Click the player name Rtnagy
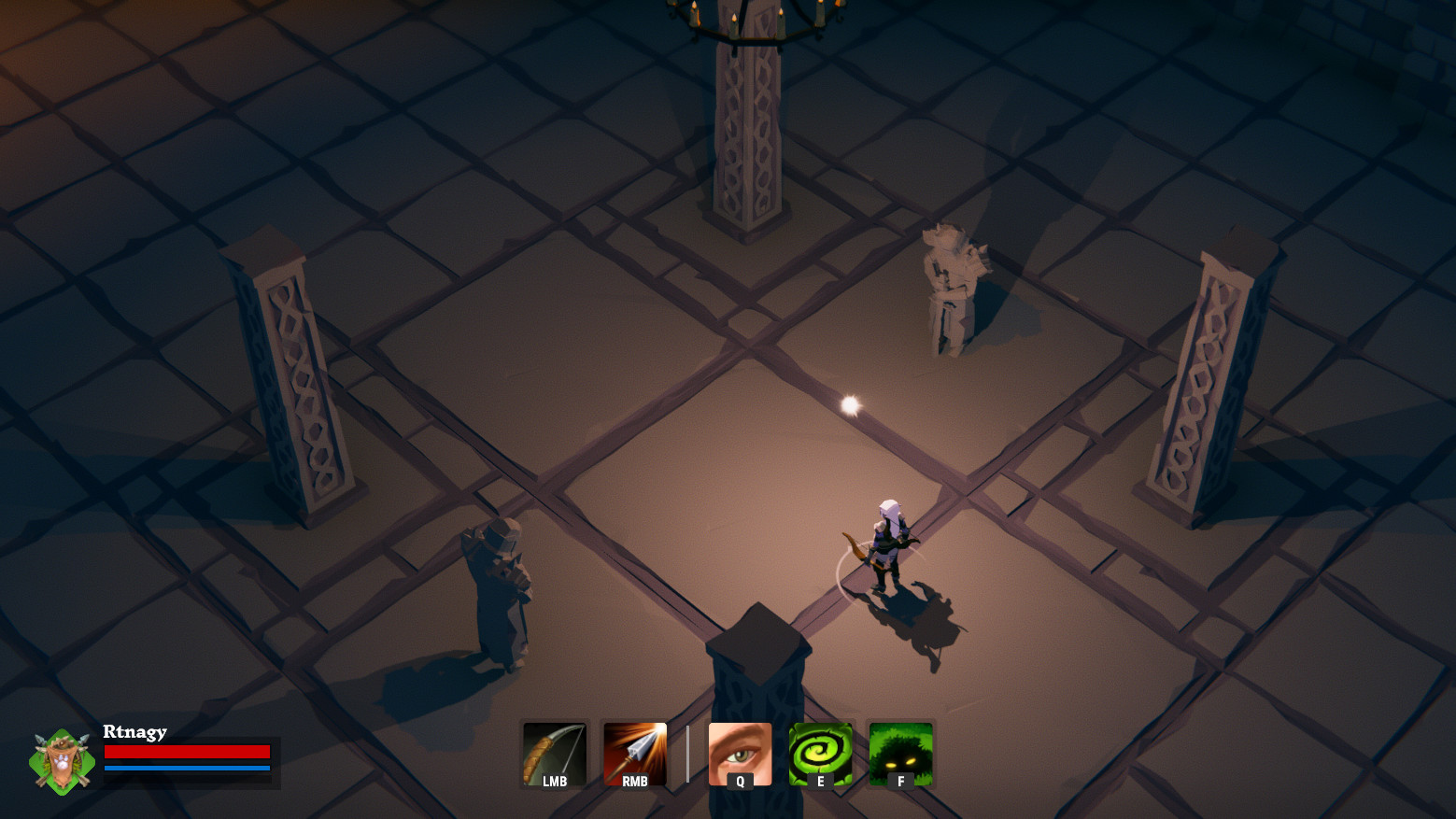 [x=134, y=732]
